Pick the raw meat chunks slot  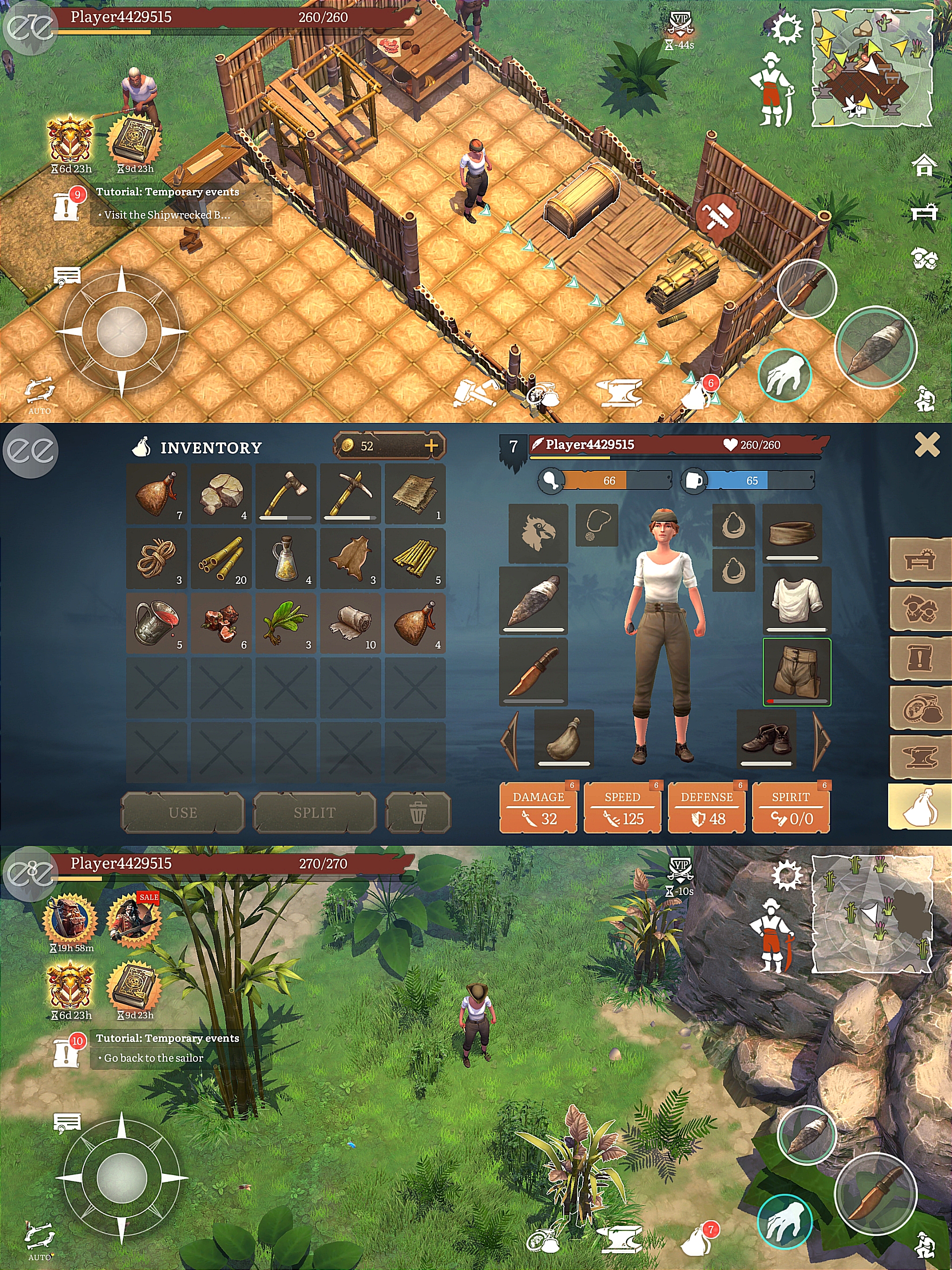[222, 623]
